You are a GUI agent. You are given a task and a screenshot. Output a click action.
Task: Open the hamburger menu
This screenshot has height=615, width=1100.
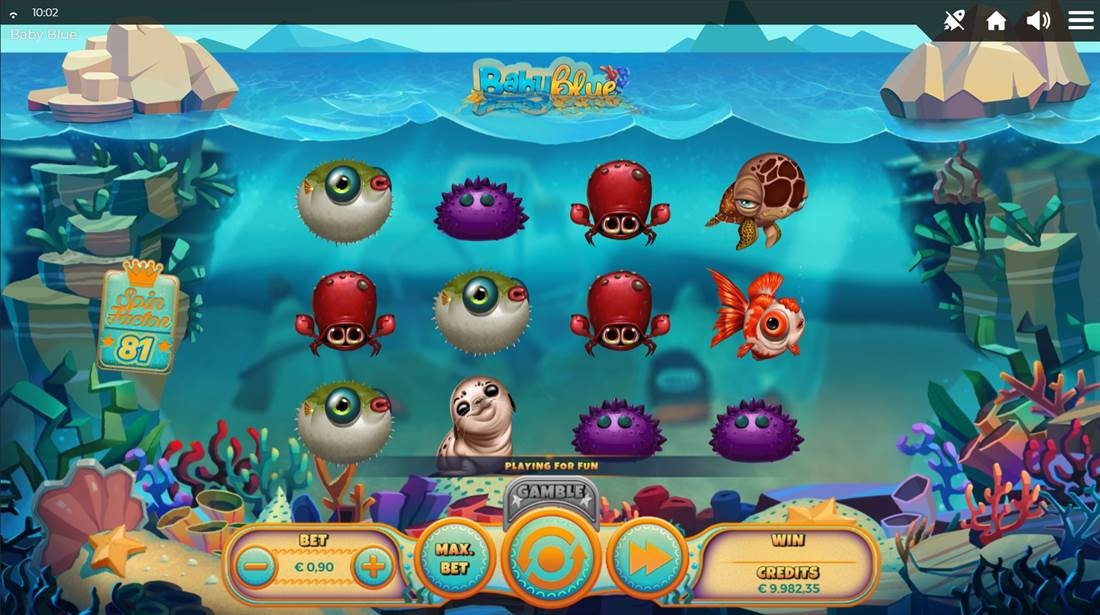point(1081,20)
